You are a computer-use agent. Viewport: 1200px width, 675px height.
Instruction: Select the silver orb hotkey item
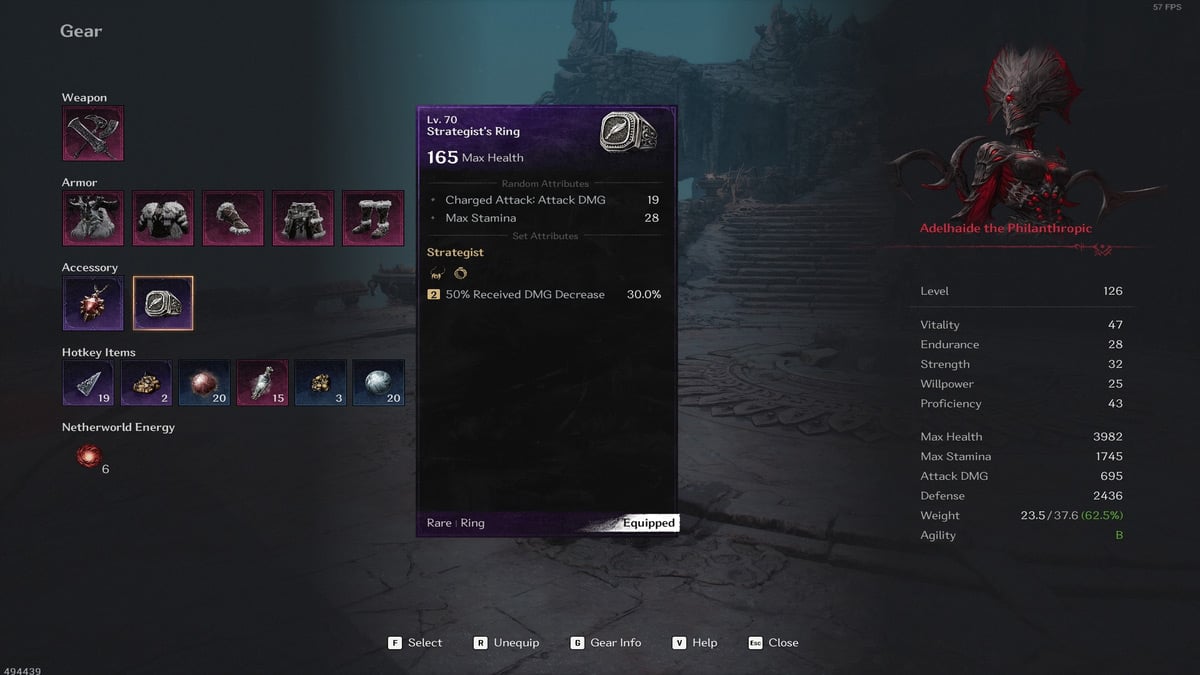pos(378,383)
